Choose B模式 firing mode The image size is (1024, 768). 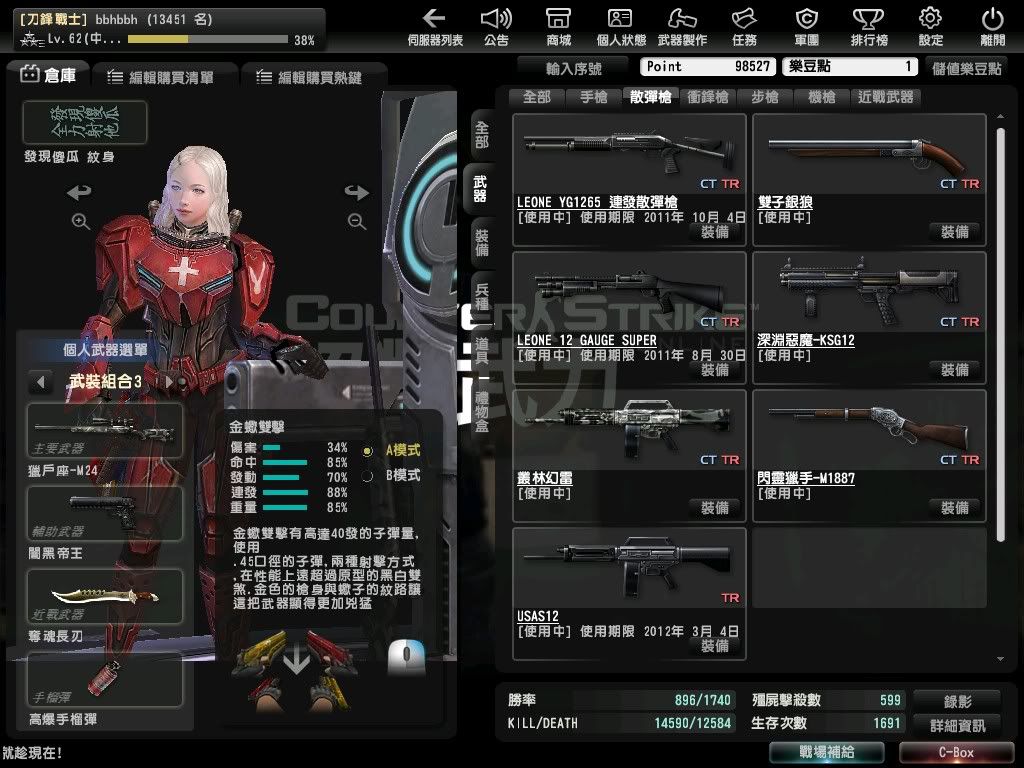click(x=368, y=476)
